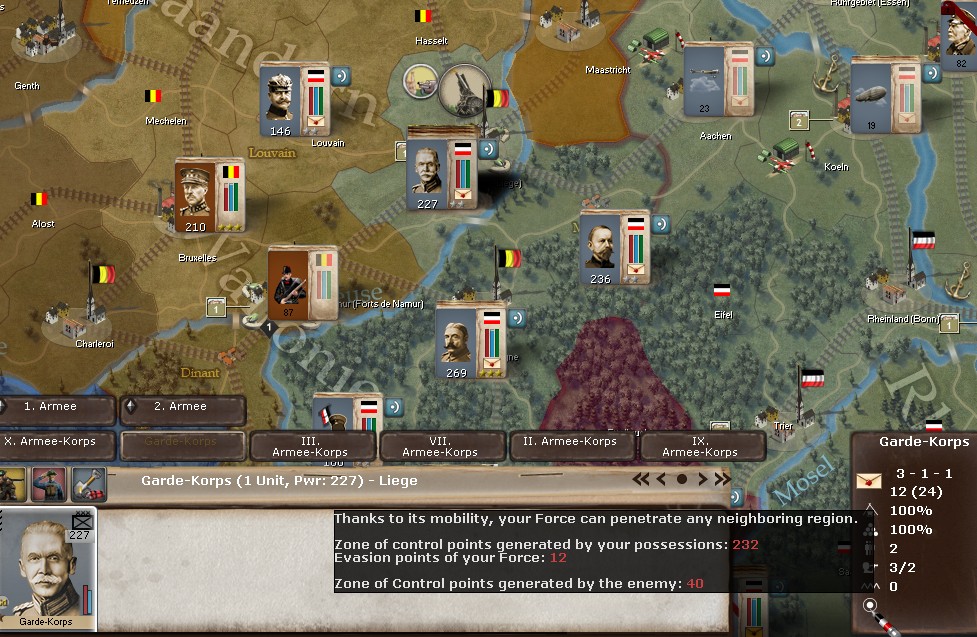The image size is (977, 637).
Task: Go to previous force with single-left arrow
Action: 661,480
